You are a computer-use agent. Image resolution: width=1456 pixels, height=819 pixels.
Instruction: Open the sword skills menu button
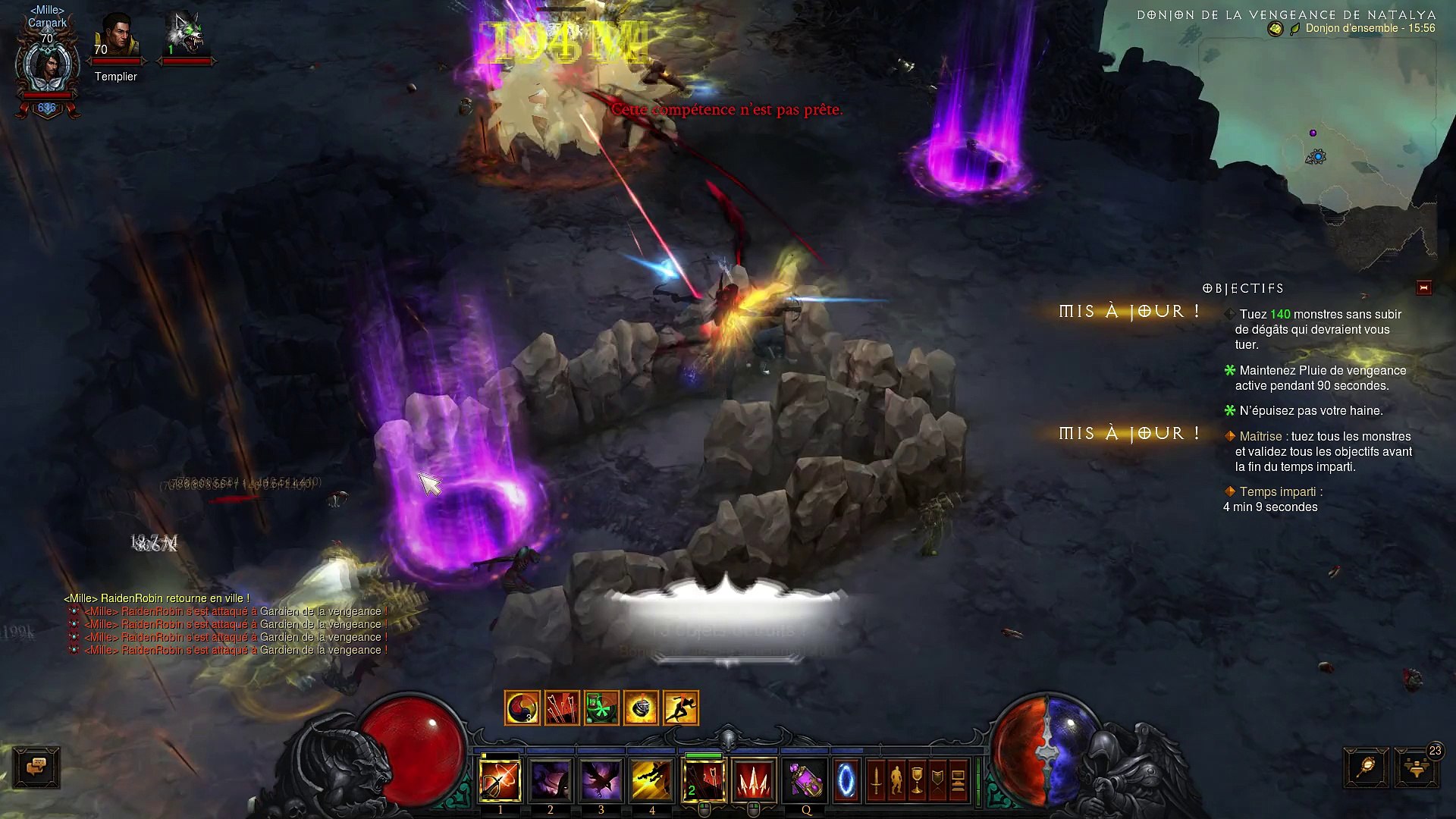pos(876,780)
